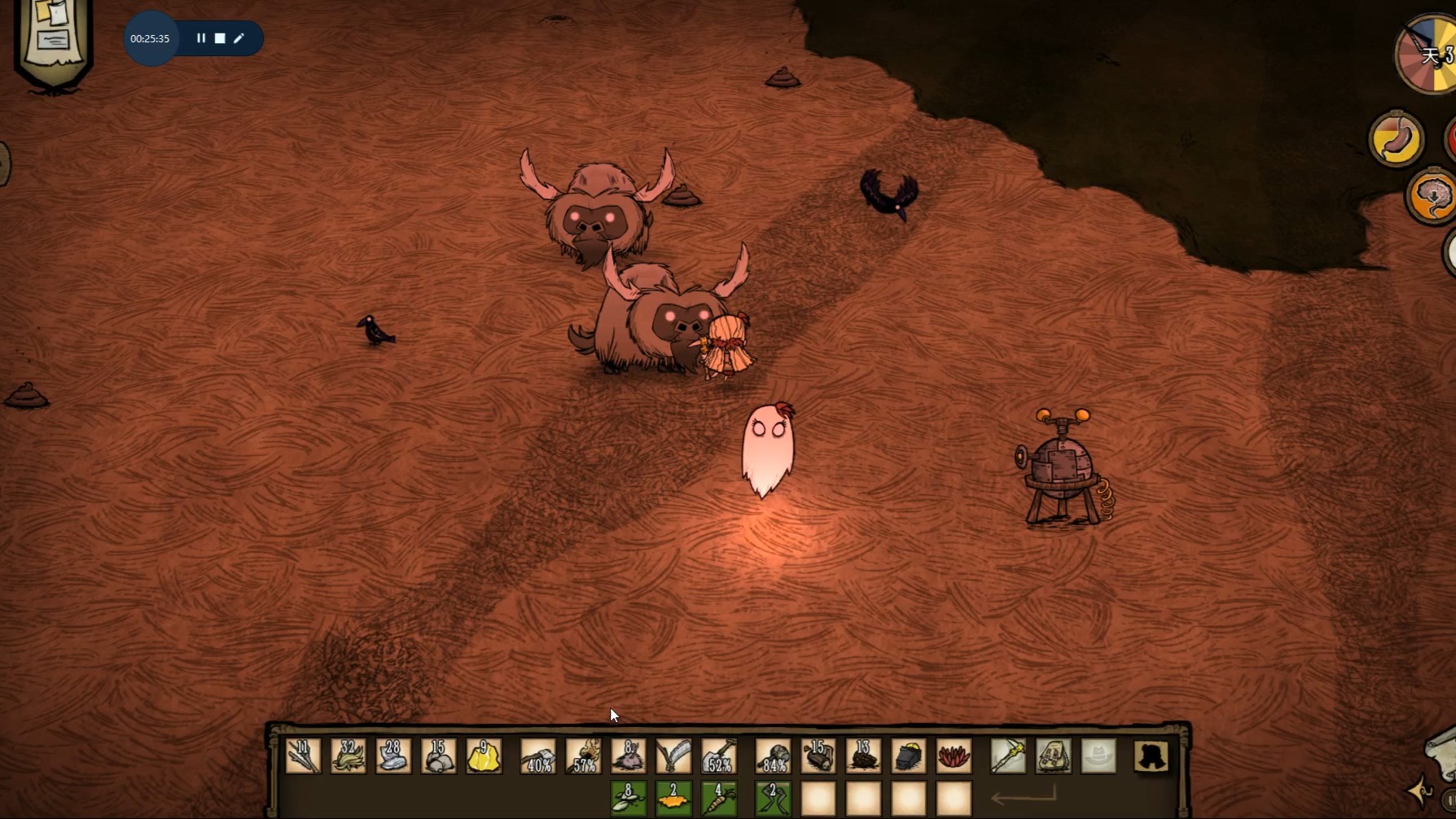The image size is (1456, 819).
Task: Choose the shovel at 52% durability
Action: [719, 756]
